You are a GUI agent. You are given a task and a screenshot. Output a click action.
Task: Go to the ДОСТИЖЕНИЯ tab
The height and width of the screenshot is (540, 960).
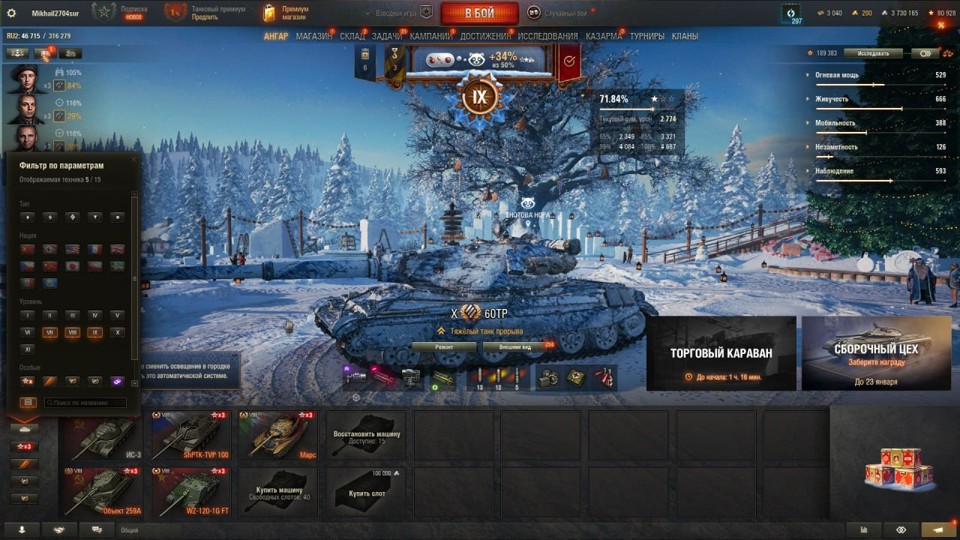click(487, 36)
